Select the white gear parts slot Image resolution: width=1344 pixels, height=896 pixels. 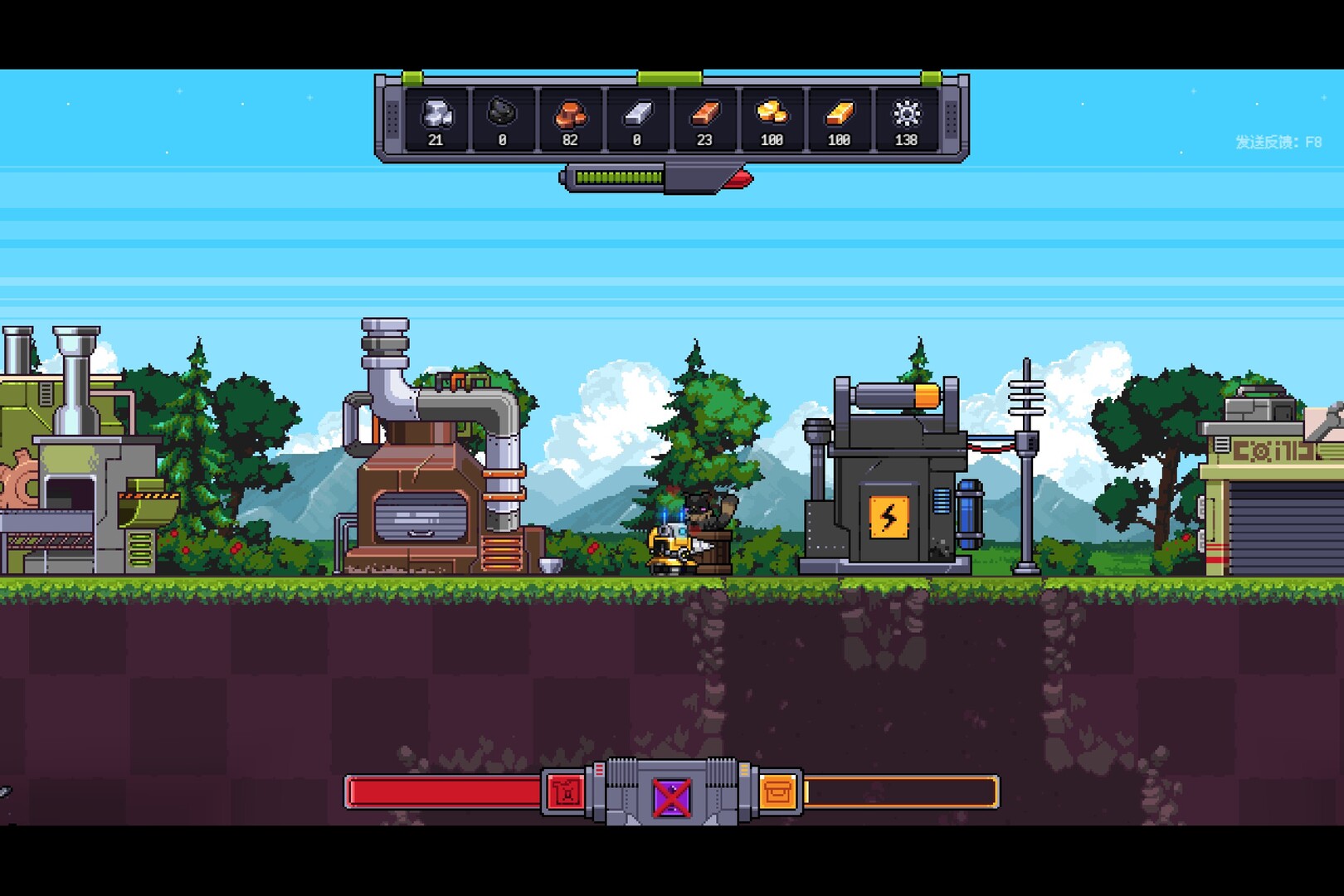click(906, 119)
